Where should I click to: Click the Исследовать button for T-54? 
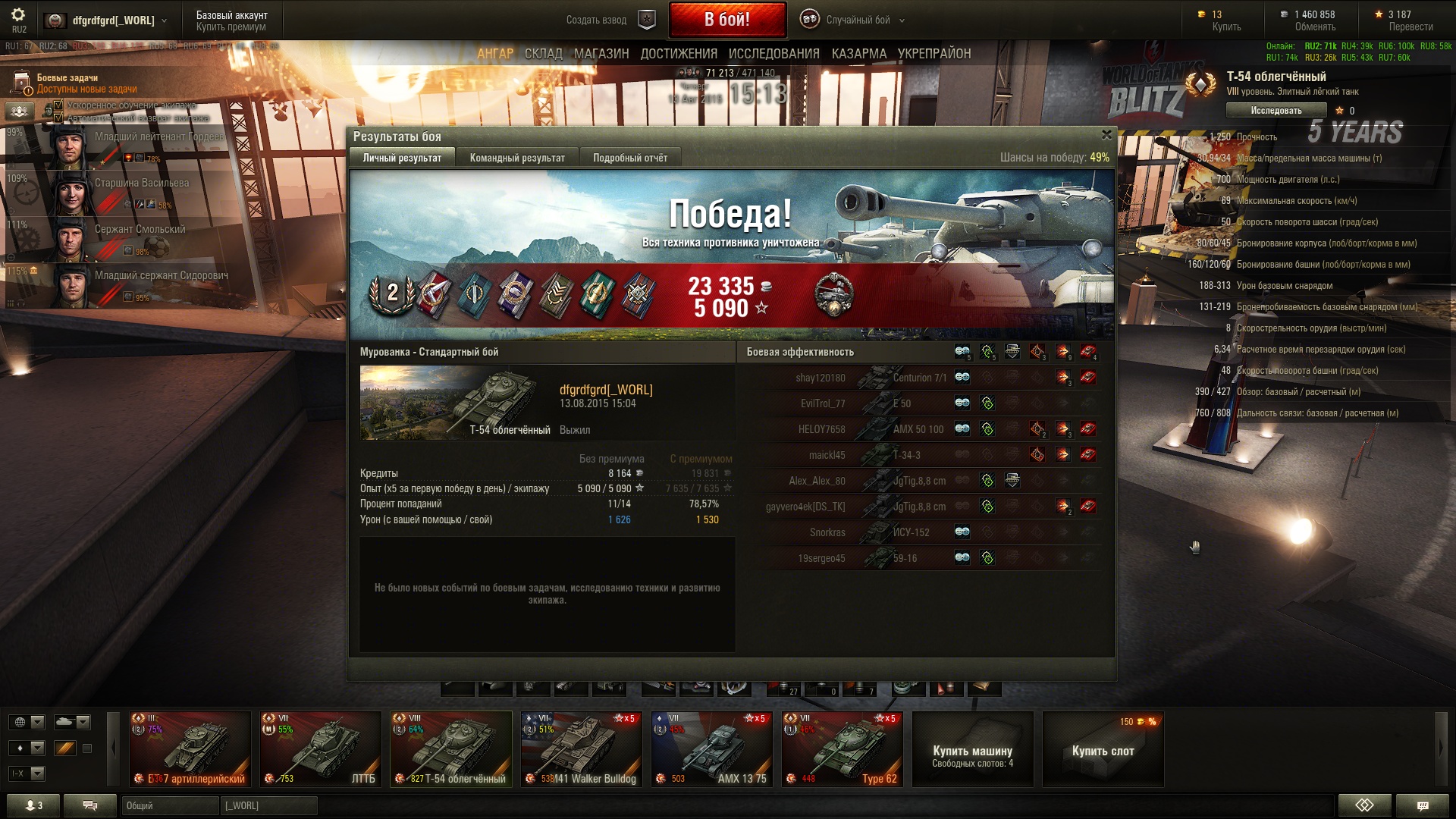[x=1276, y=110]
